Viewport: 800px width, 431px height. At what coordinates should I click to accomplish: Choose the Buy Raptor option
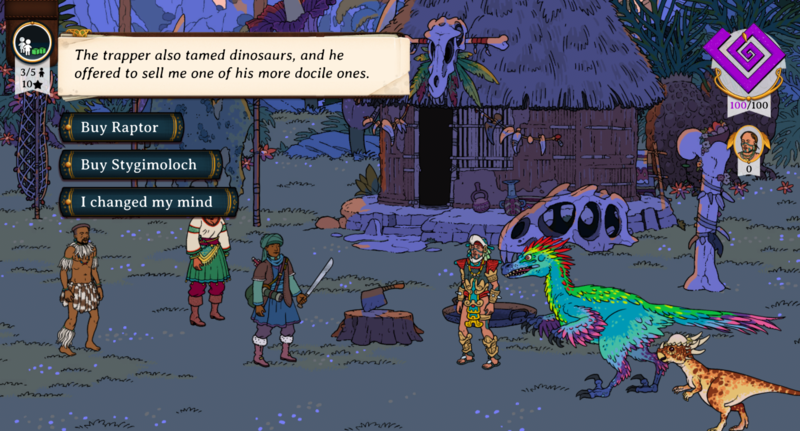[x=121, y=127]
